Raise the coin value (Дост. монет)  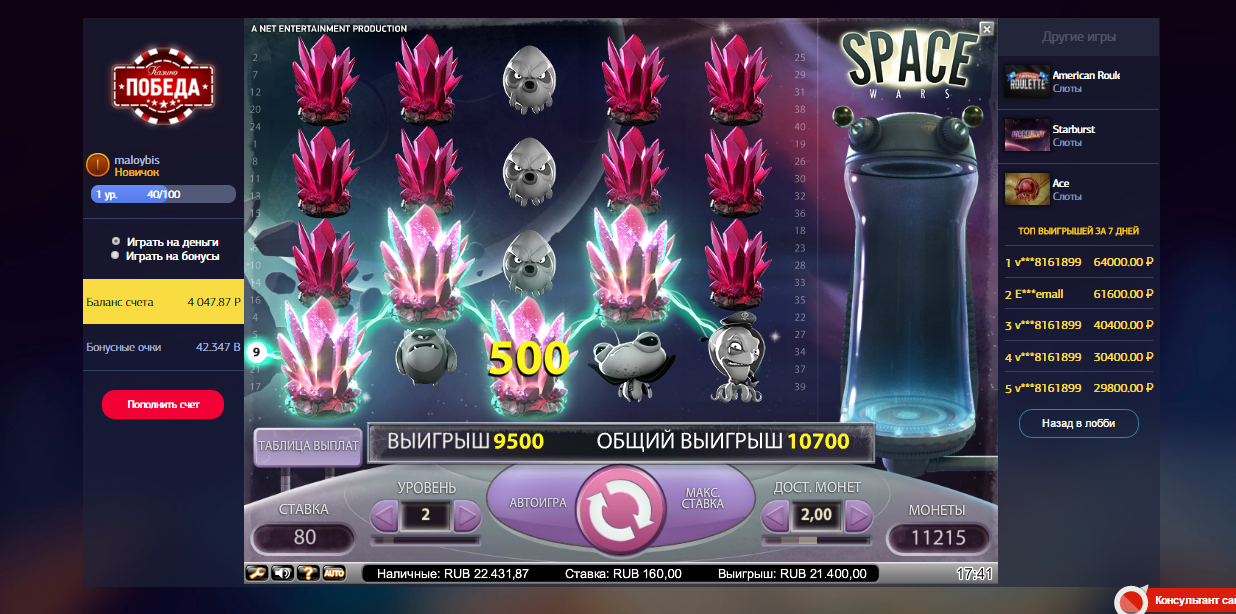tap(858, 516)
